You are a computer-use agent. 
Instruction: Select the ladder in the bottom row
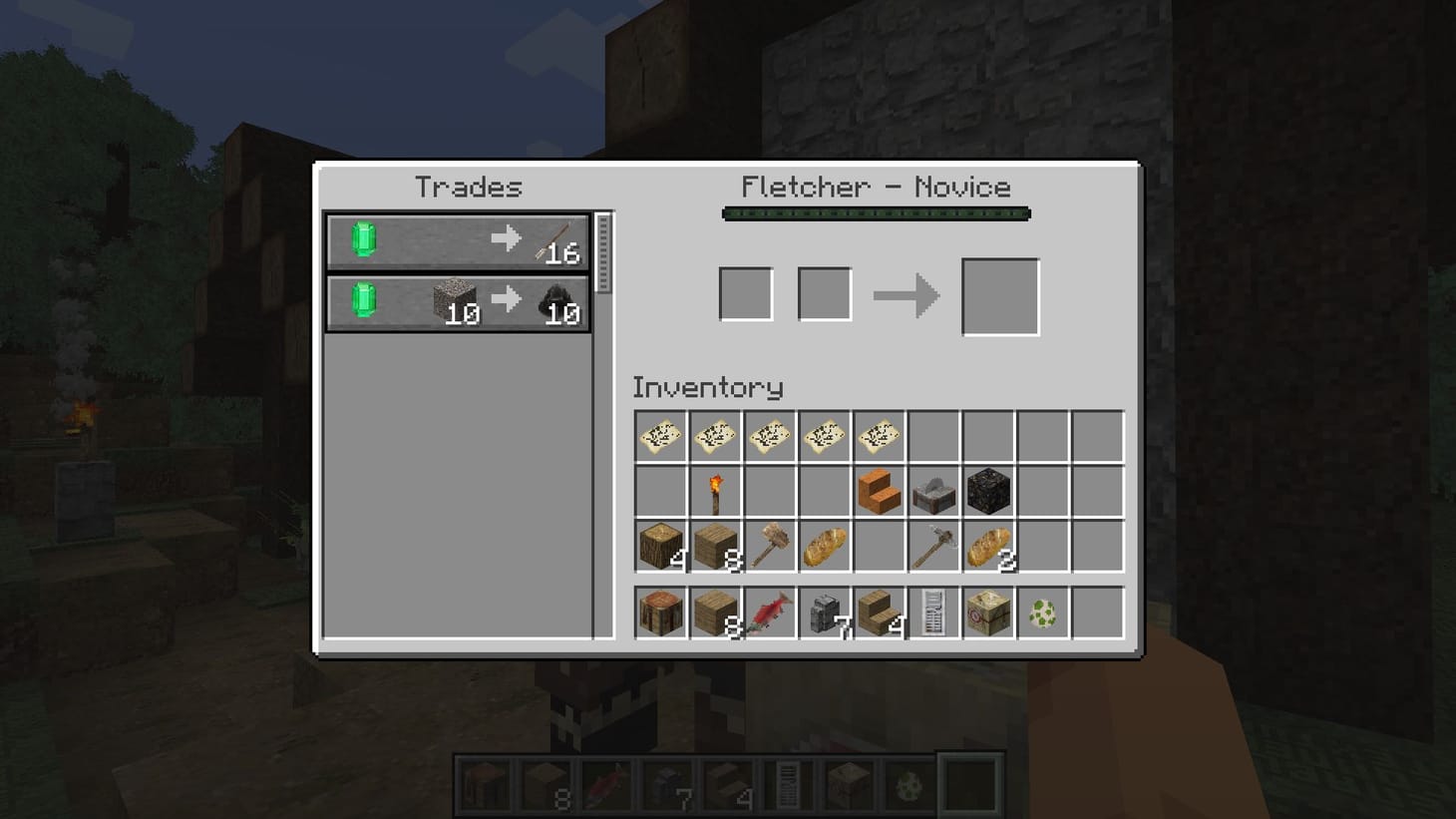click(x=934, y=614)
